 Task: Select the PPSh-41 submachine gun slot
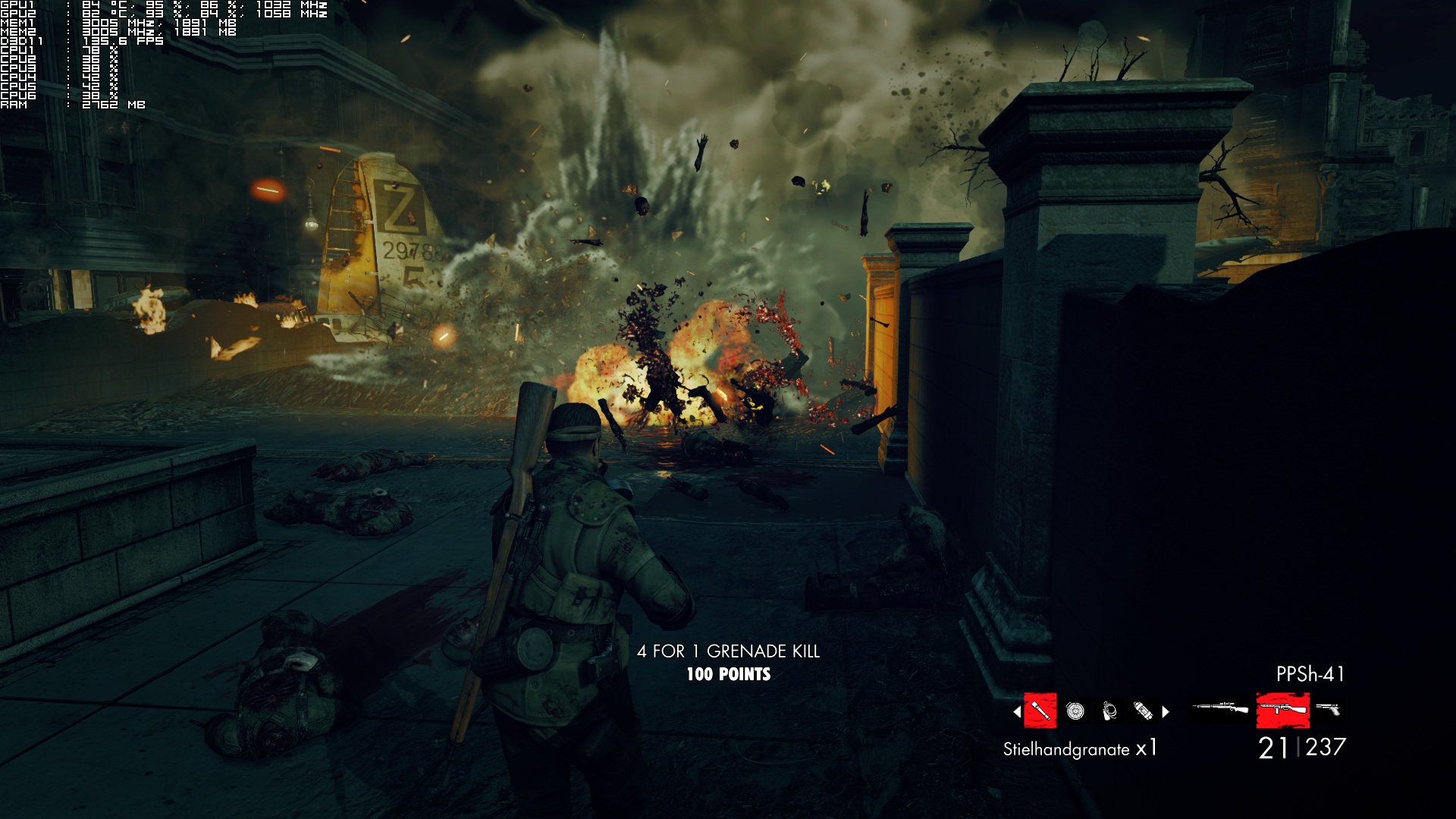(1282, 711)
